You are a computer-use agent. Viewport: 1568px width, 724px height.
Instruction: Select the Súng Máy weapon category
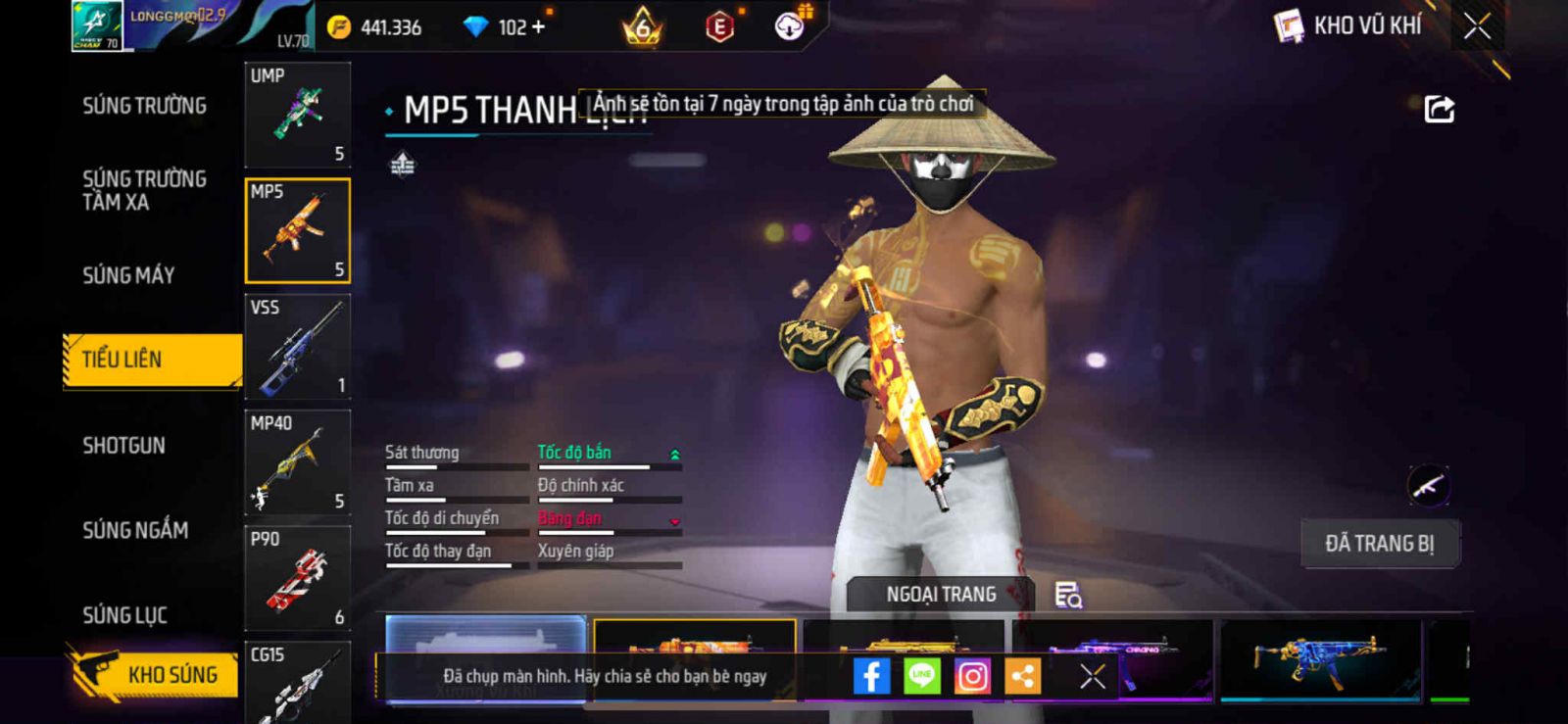[128, 275]
